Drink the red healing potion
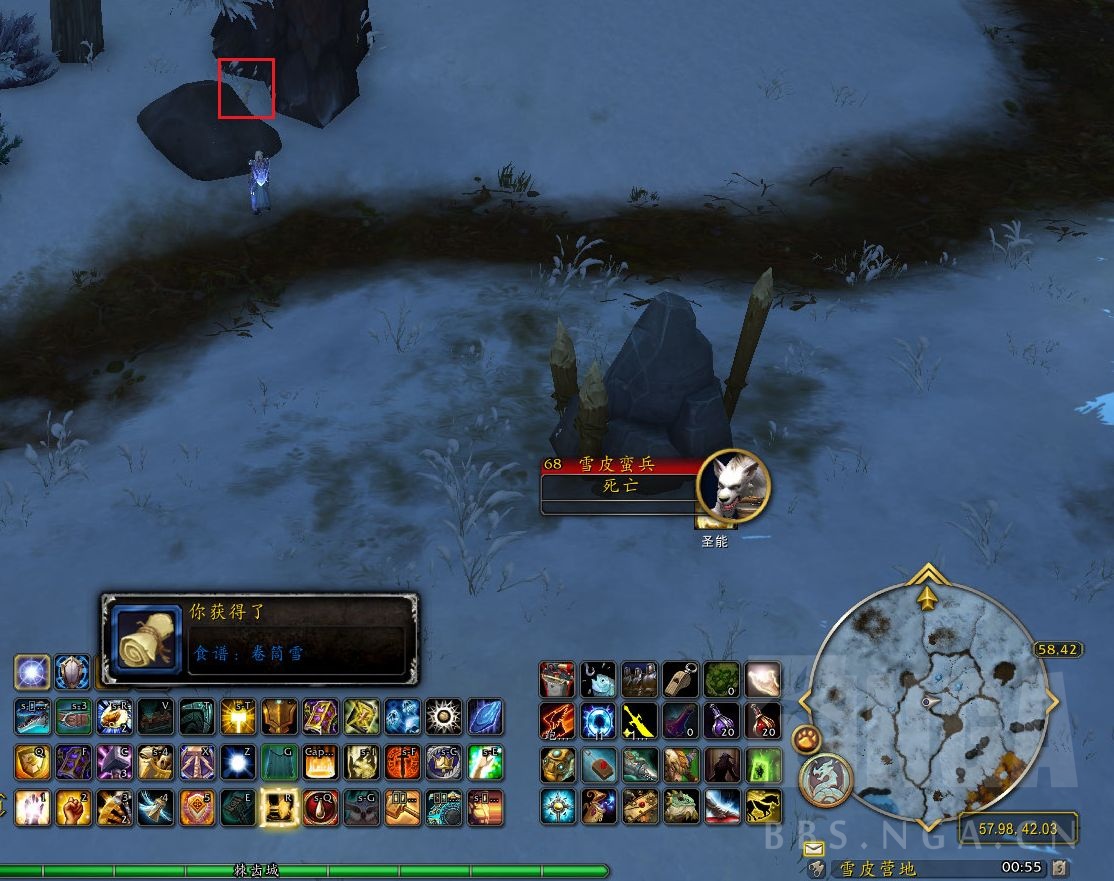The height and width of the screenshot is (881, 1114). tap(762, 719)
